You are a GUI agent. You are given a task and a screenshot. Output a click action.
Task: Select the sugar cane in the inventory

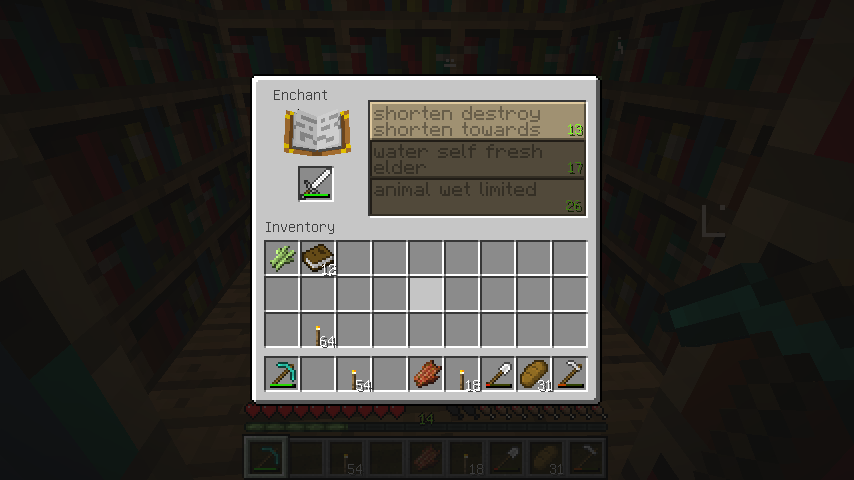tap(281, 258)
